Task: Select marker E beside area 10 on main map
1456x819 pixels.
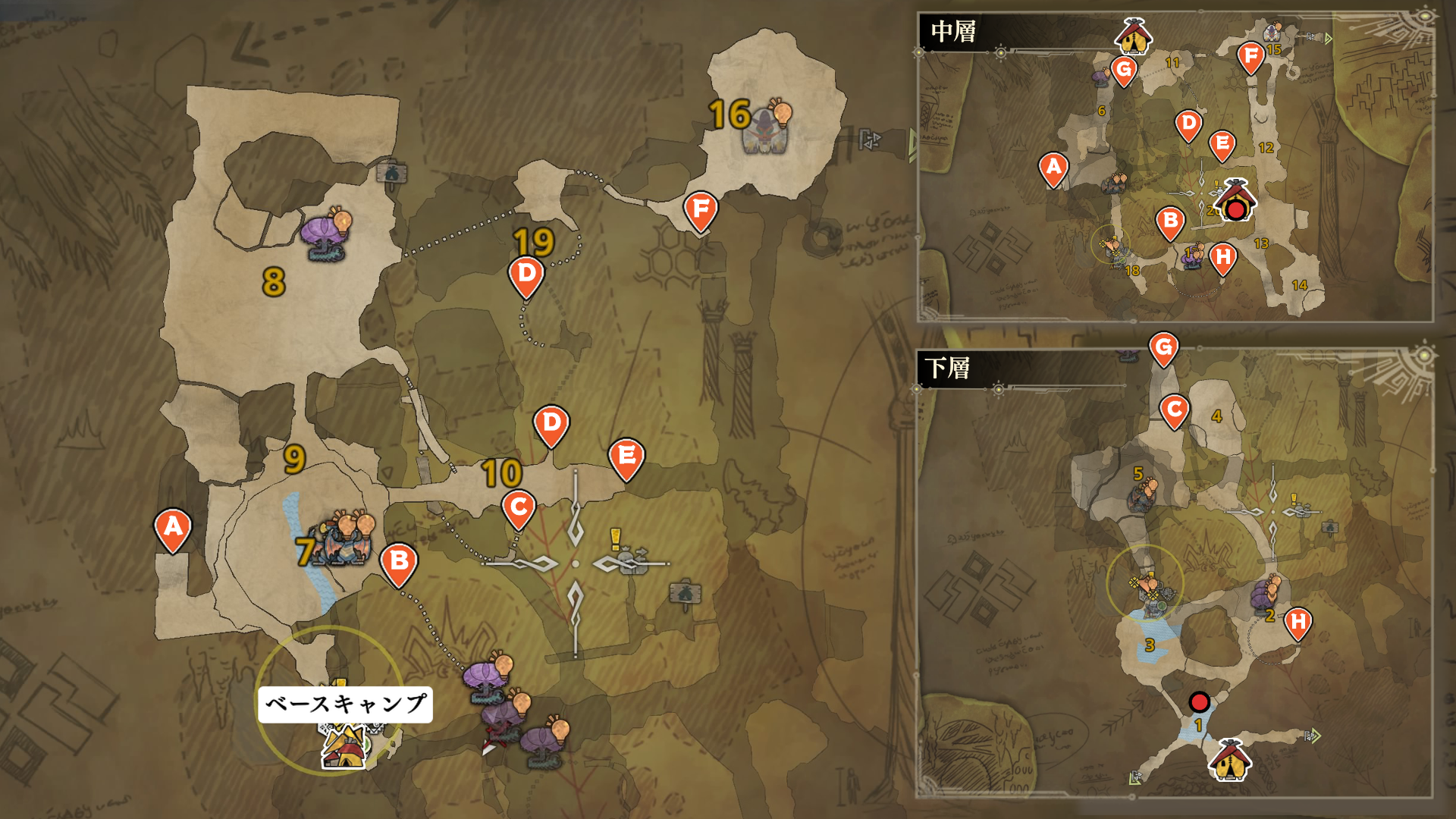Action: [626, 457]
